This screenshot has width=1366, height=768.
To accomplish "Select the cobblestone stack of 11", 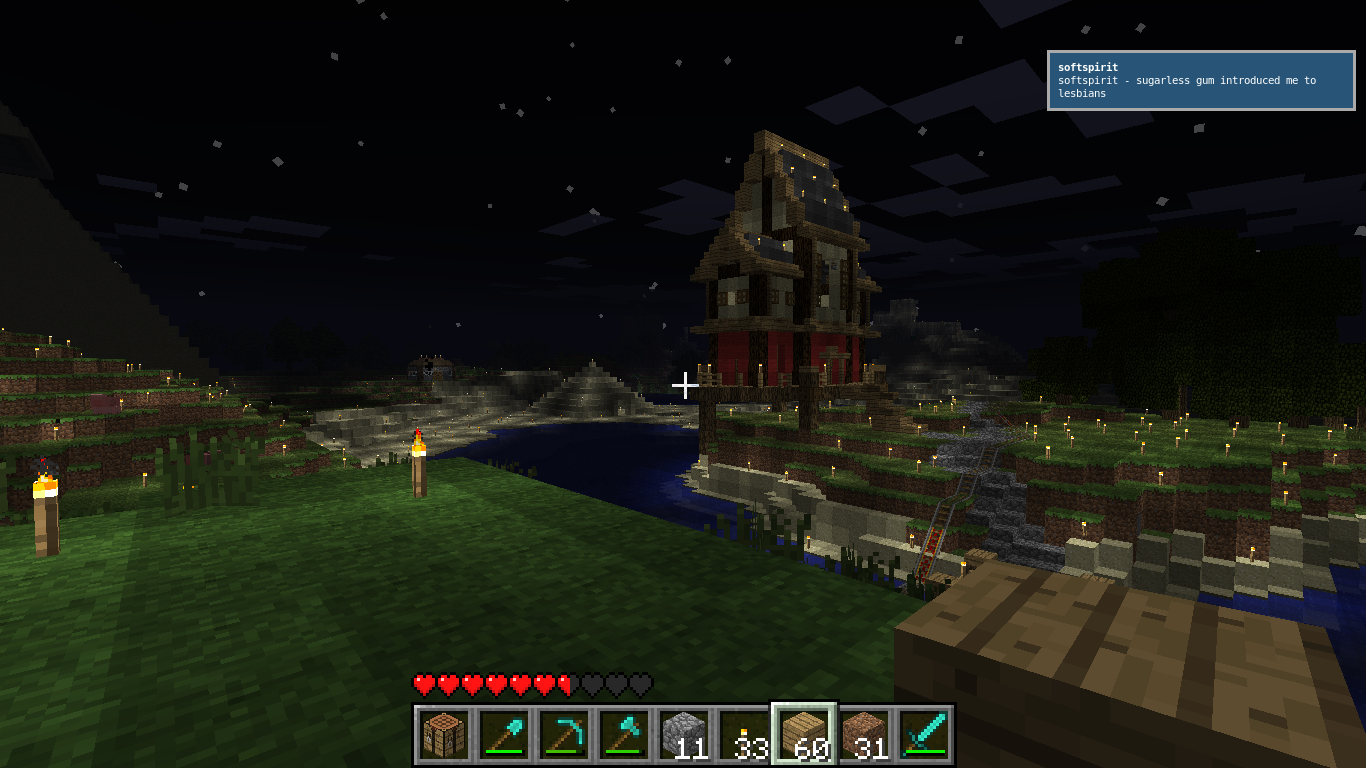I will [684, 735].
